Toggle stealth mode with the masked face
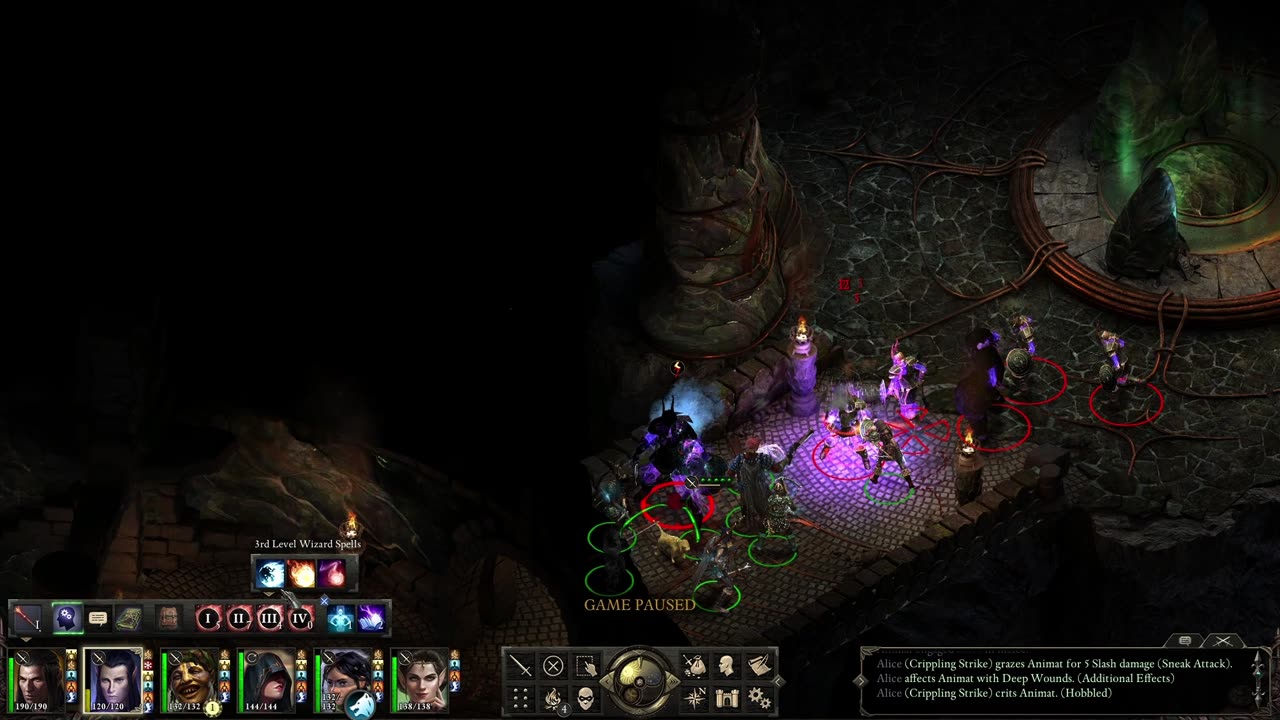The height and width of the screenshot is (720, 1280). tap(586, 698)
